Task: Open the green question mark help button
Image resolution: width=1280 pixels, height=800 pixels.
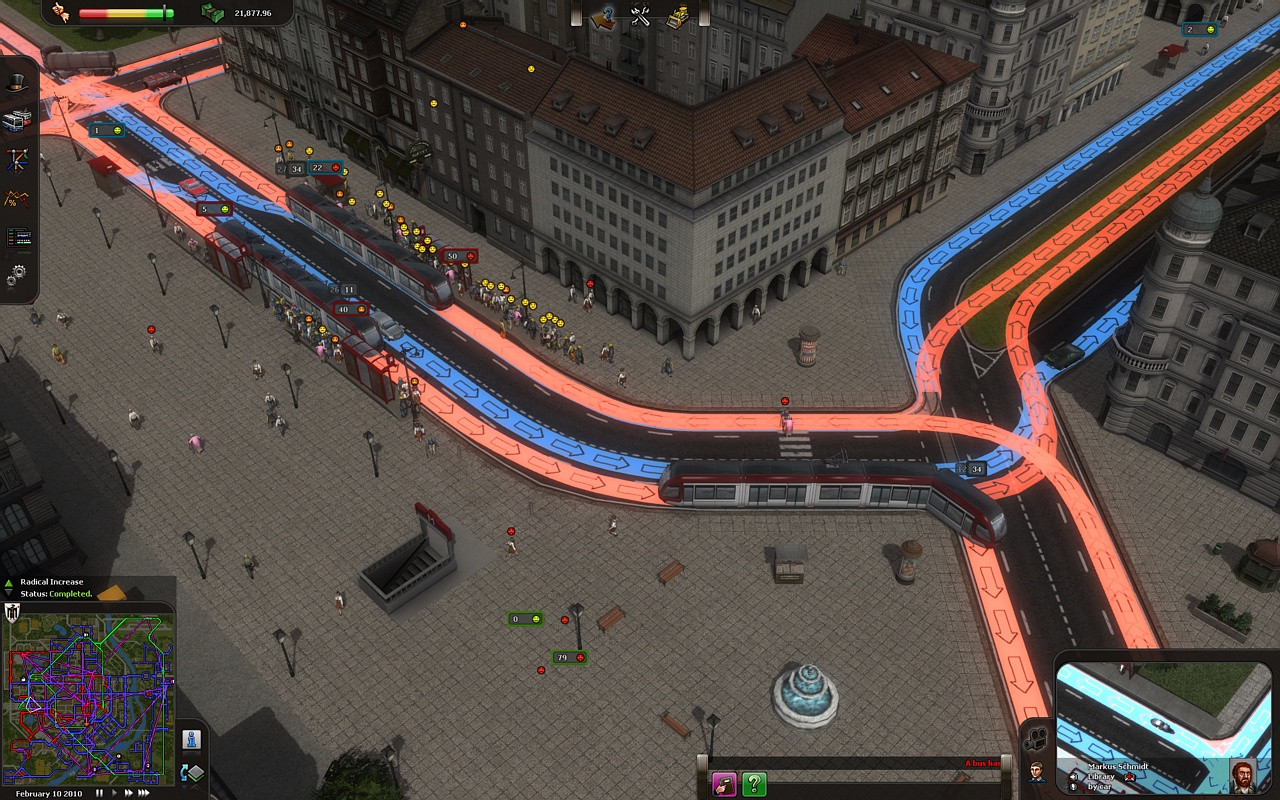Action: pos(754,784)
